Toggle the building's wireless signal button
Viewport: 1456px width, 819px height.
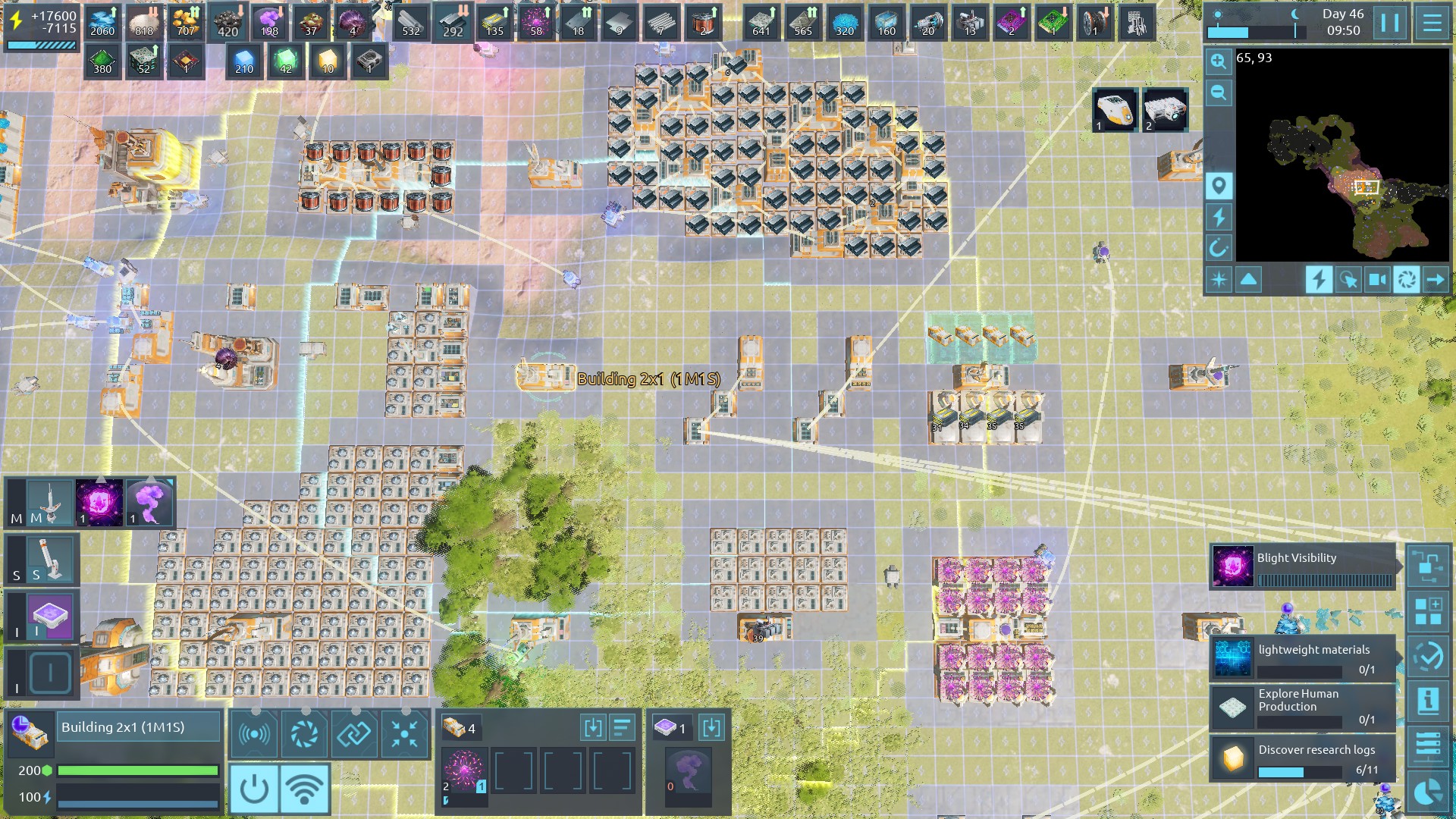pyautogui.click(x=305, y=789)
